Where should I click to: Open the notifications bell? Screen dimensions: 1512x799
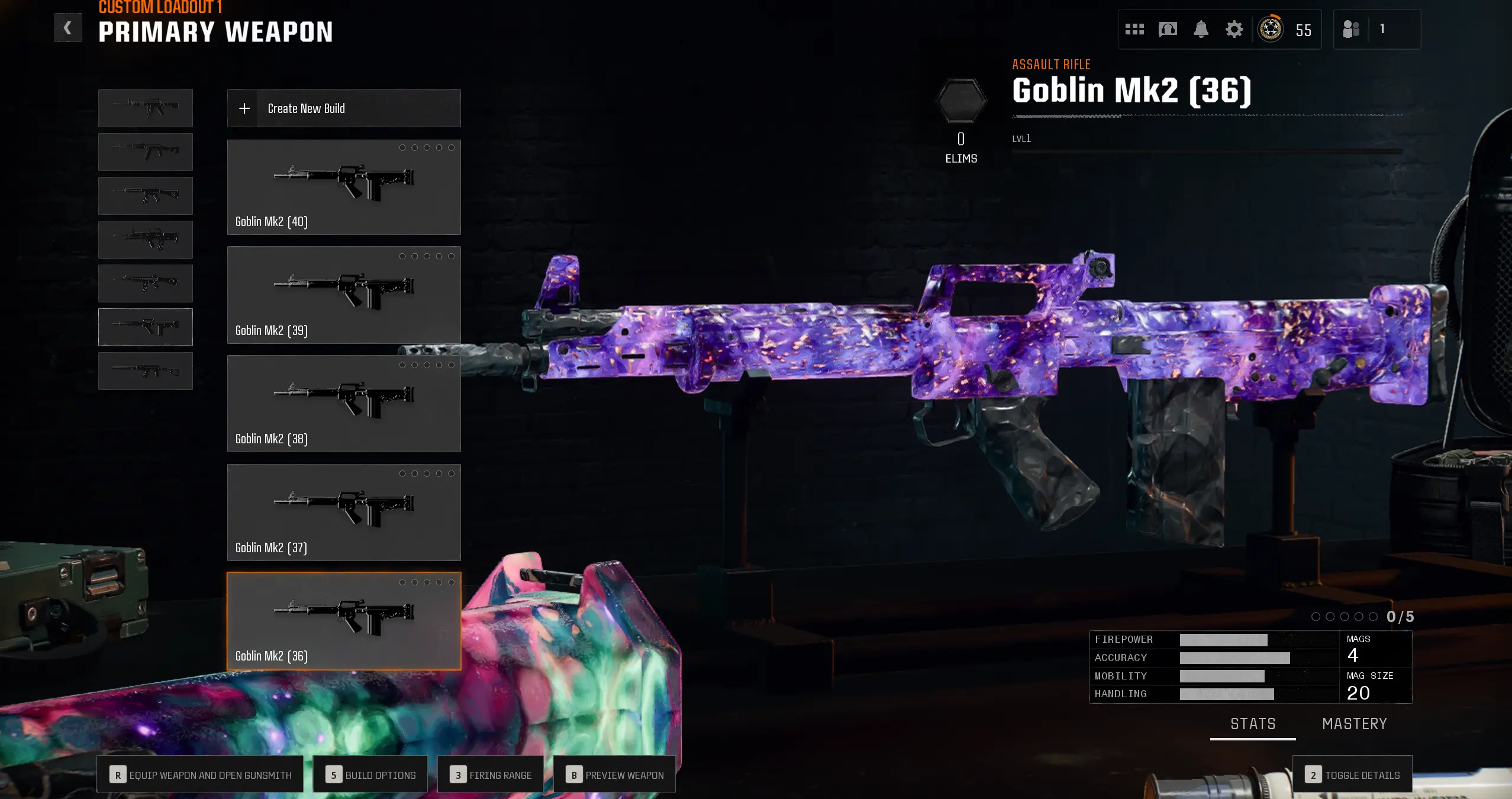1201,28
